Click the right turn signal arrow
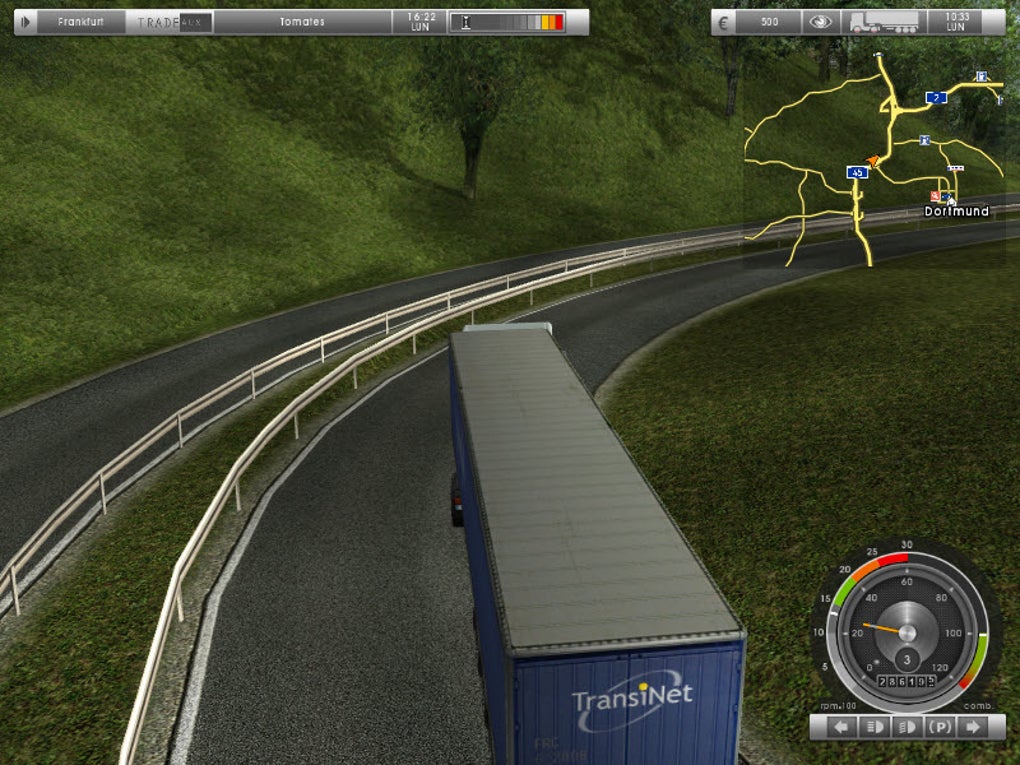The width and height of the screenshot is (1020, 765). [969, 727]
